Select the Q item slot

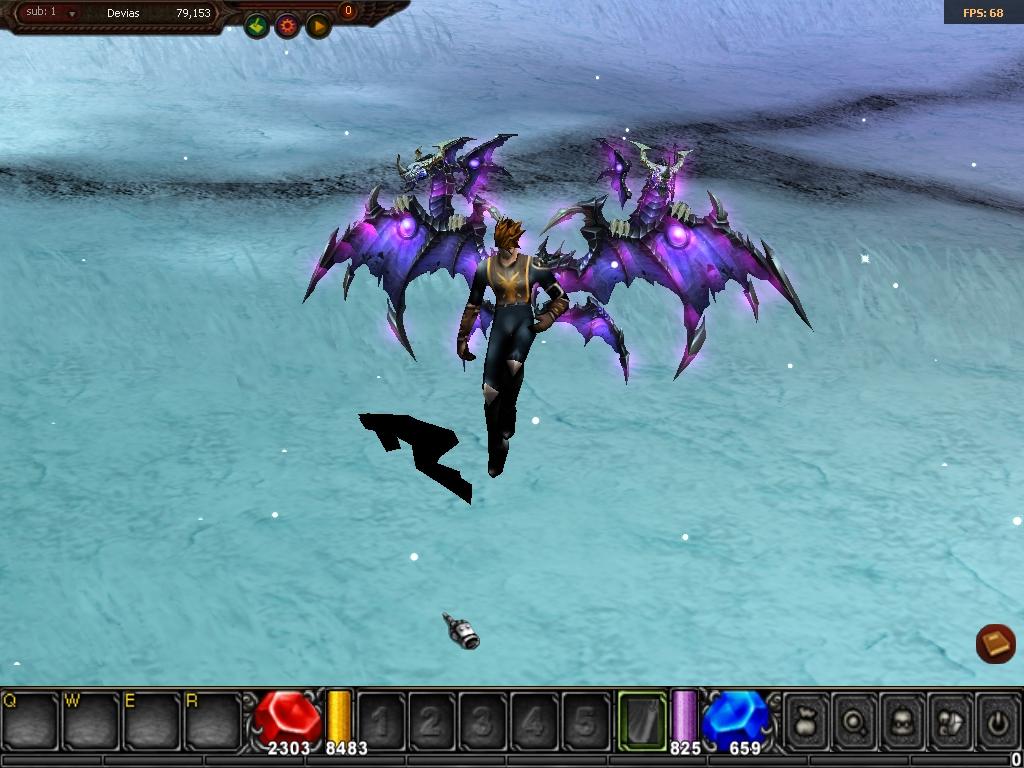(x=31, y=720)
